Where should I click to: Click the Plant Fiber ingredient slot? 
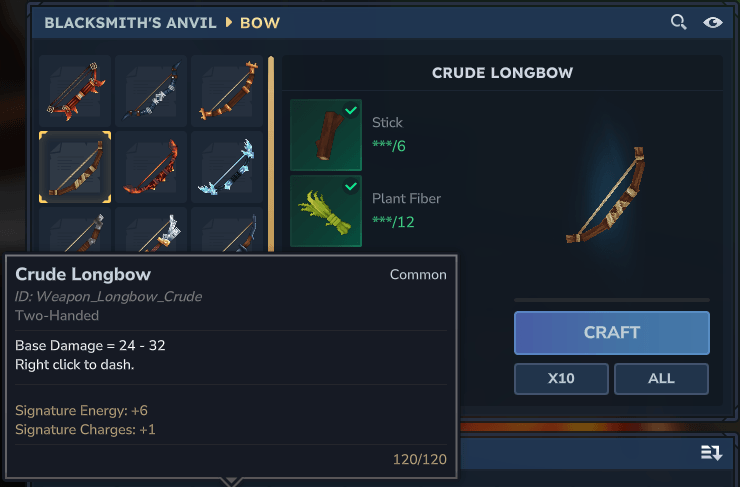point(325,210)
